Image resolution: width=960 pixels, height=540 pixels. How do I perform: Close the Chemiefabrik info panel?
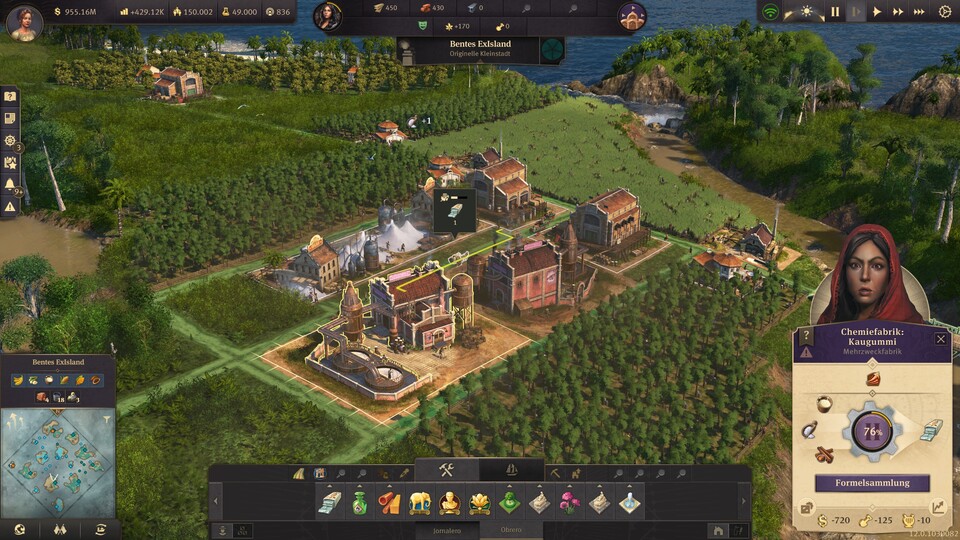coord(940,339)
